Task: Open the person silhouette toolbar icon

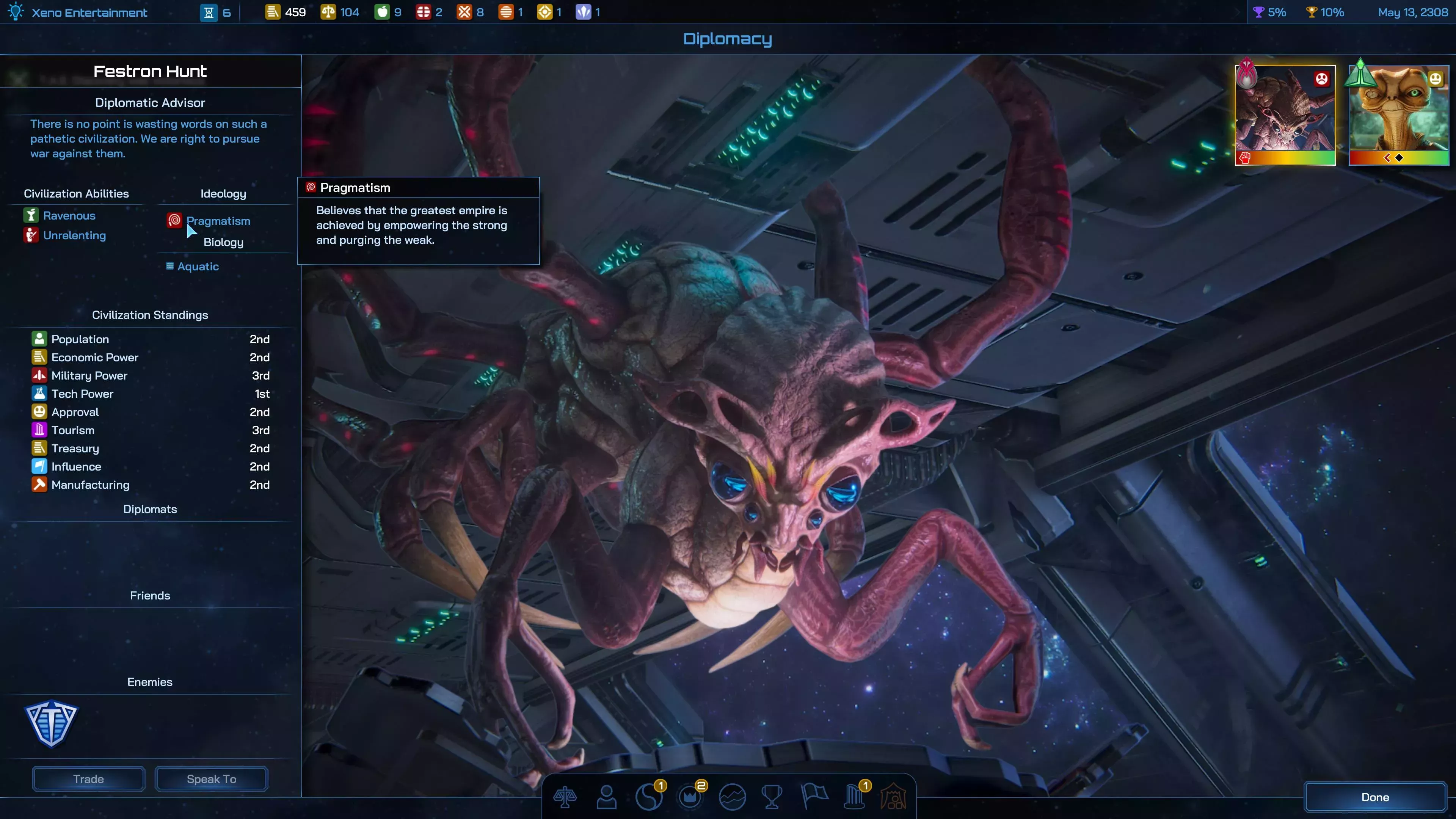Action: [607, 797]
